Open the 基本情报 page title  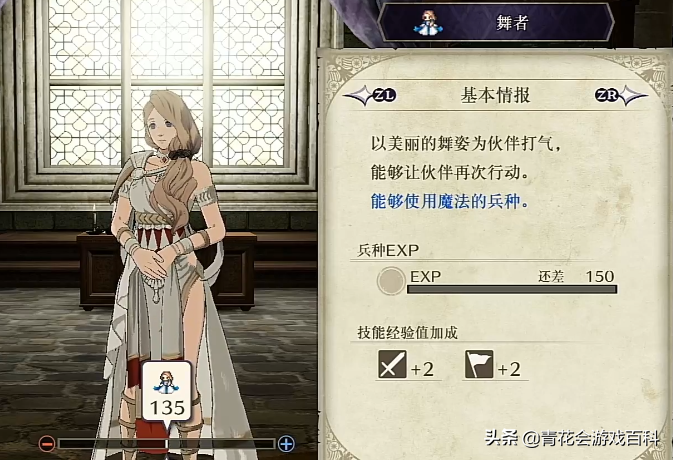495,96
